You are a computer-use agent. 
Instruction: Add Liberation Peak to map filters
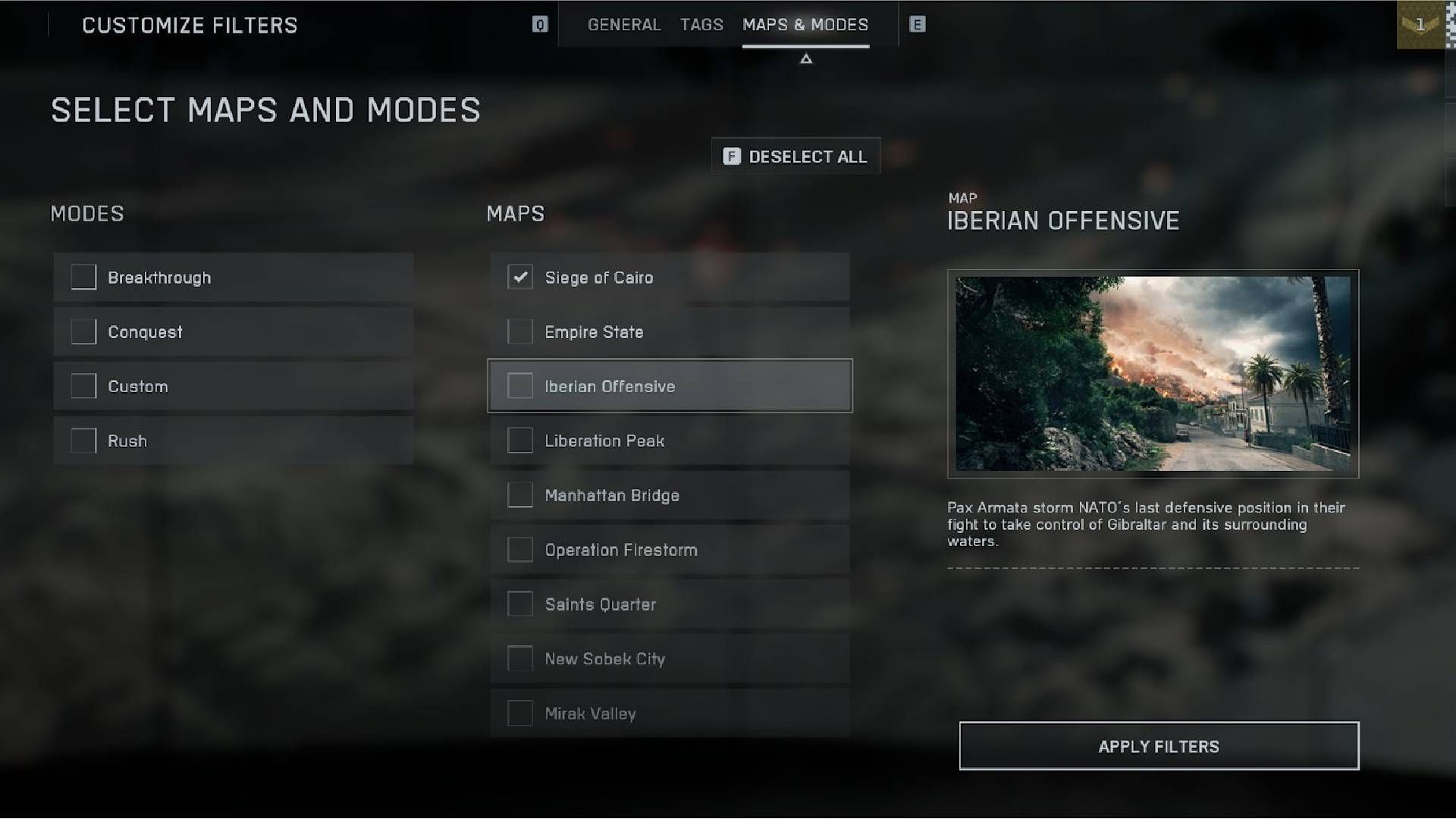coord(520,441)
